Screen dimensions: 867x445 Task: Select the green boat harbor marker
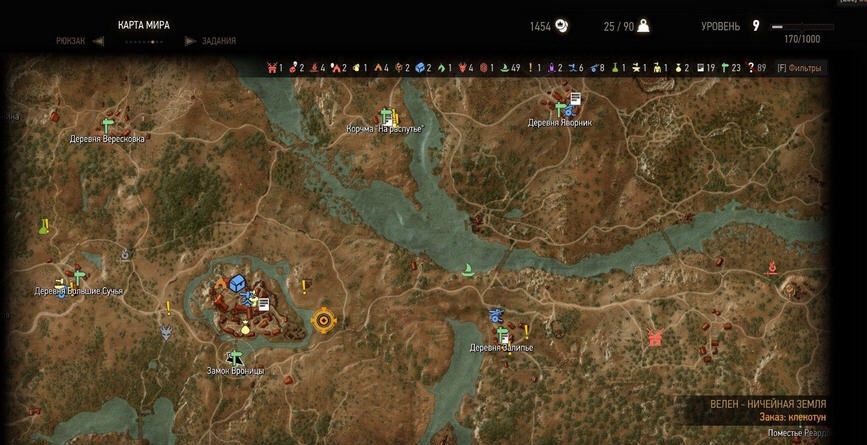coord(467,268)
